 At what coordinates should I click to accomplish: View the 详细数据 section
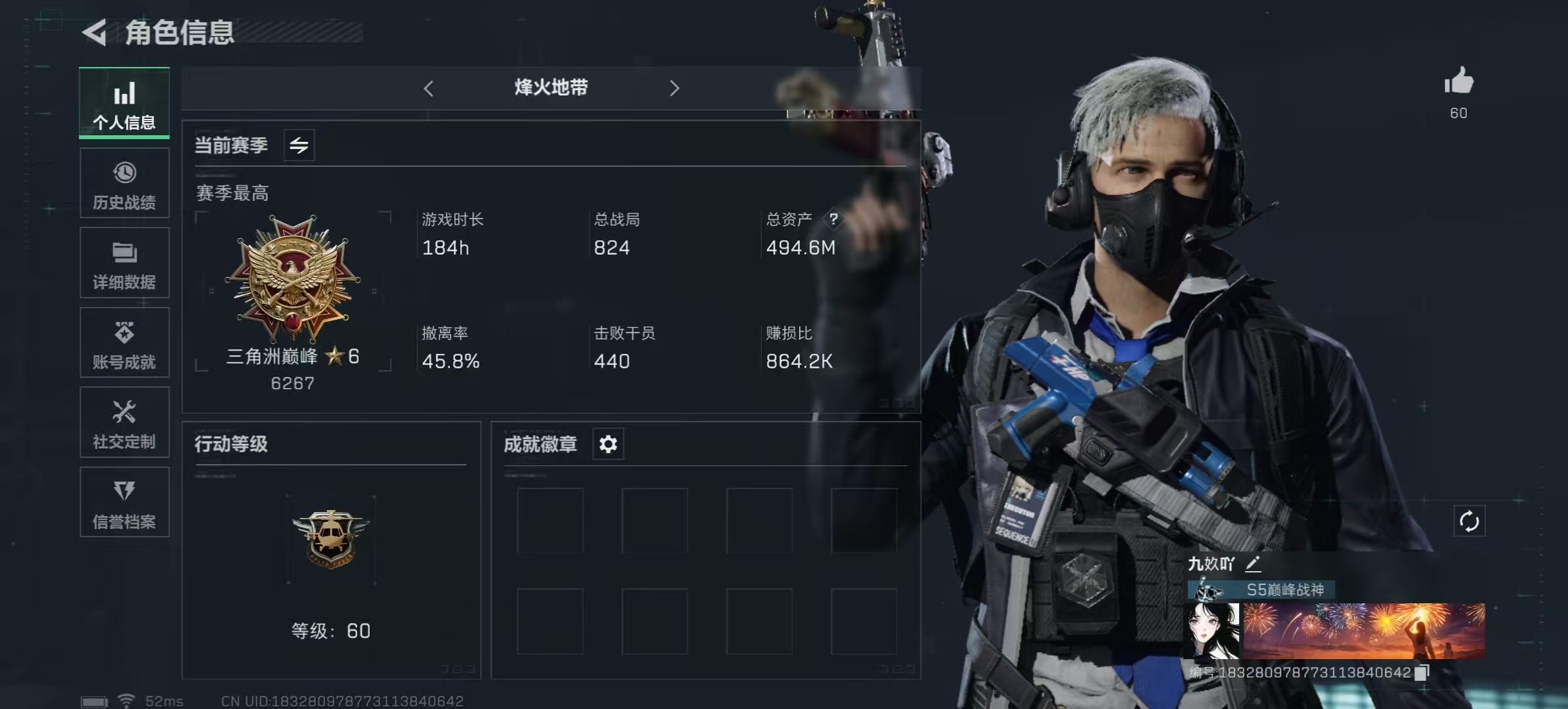(x=124, y=263)
